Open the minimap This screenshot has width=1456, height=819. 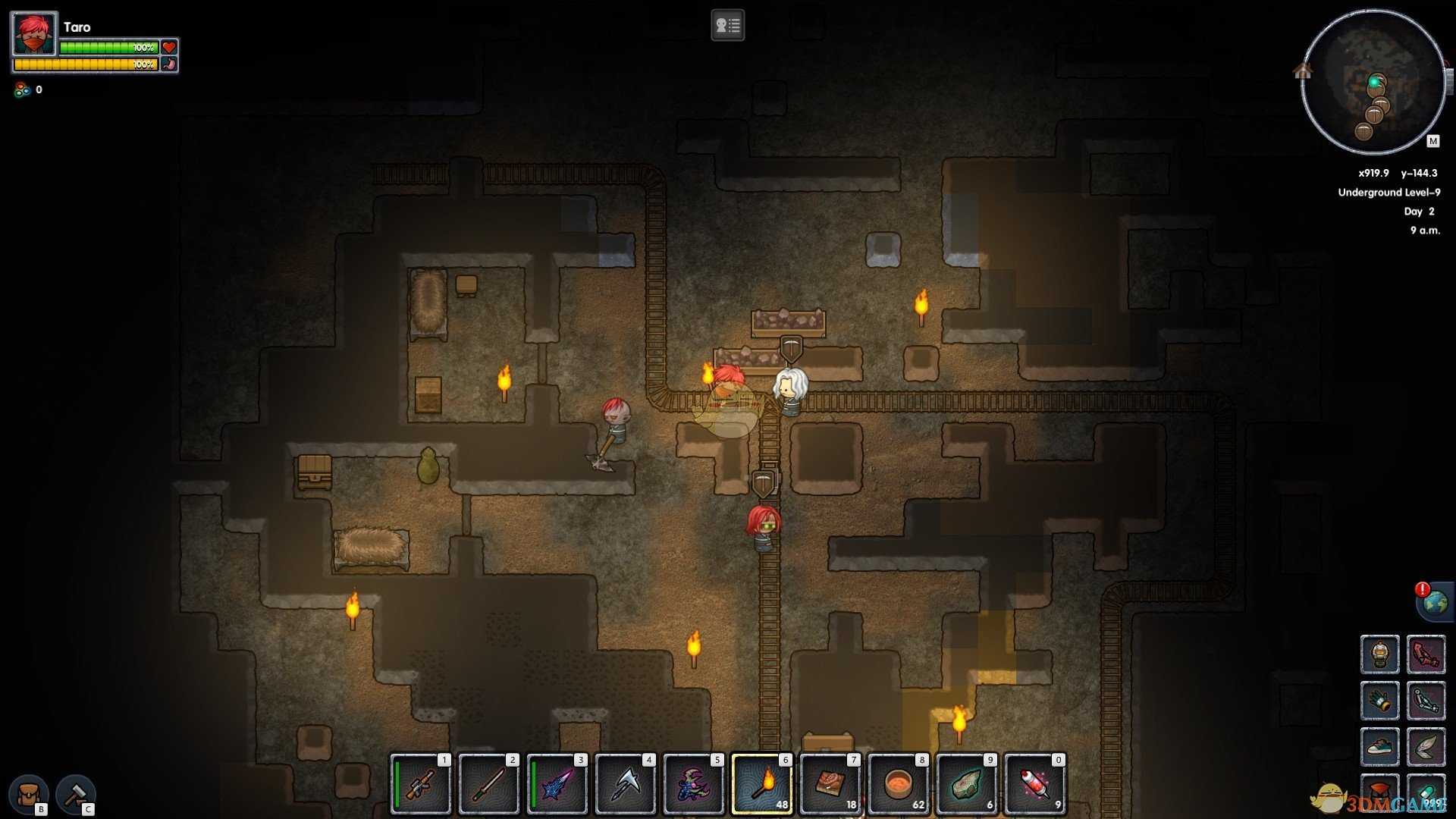1373,82
